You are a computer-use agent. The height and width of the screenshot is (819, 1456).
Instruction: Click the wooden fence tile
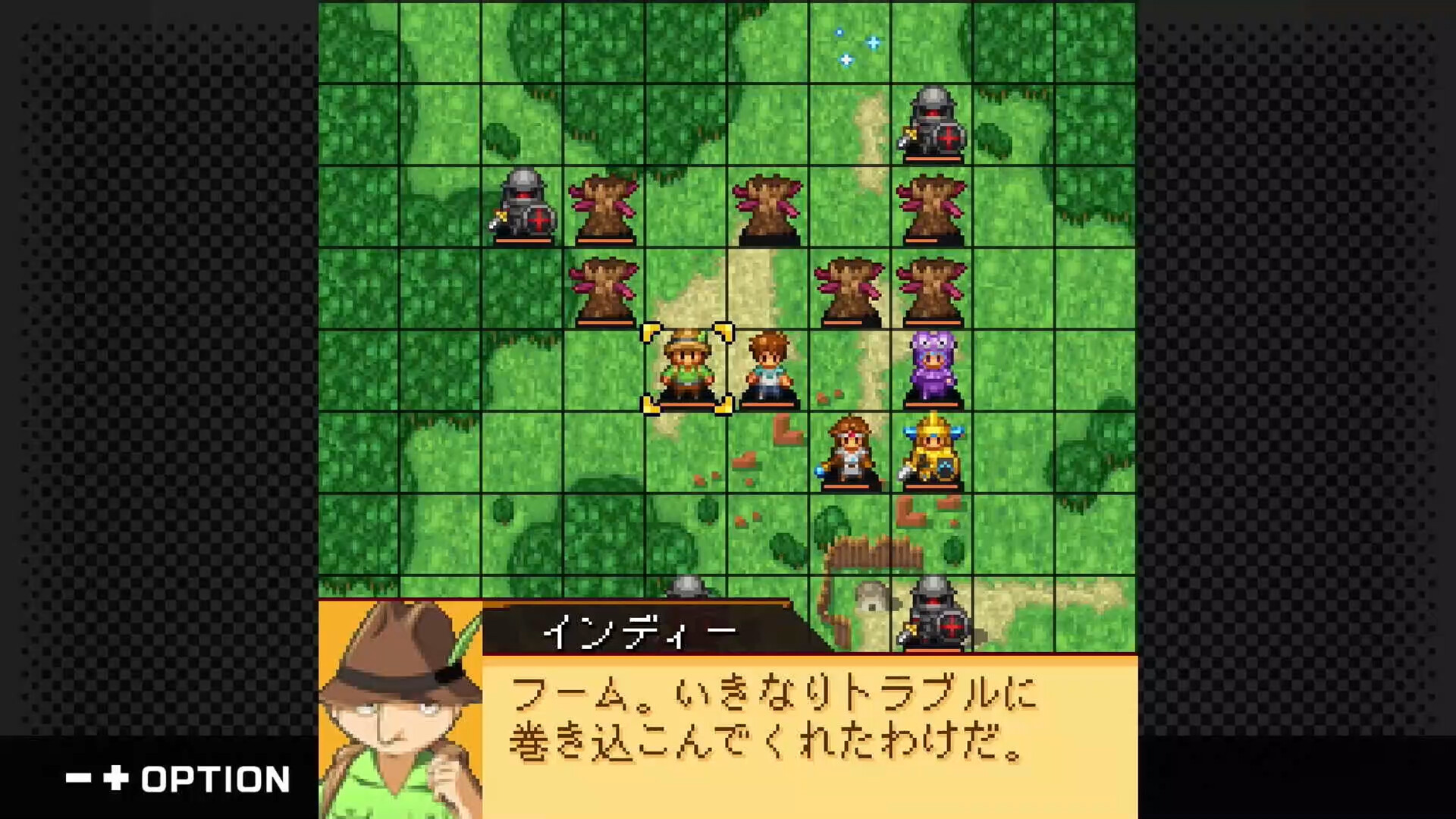point(857,550)
